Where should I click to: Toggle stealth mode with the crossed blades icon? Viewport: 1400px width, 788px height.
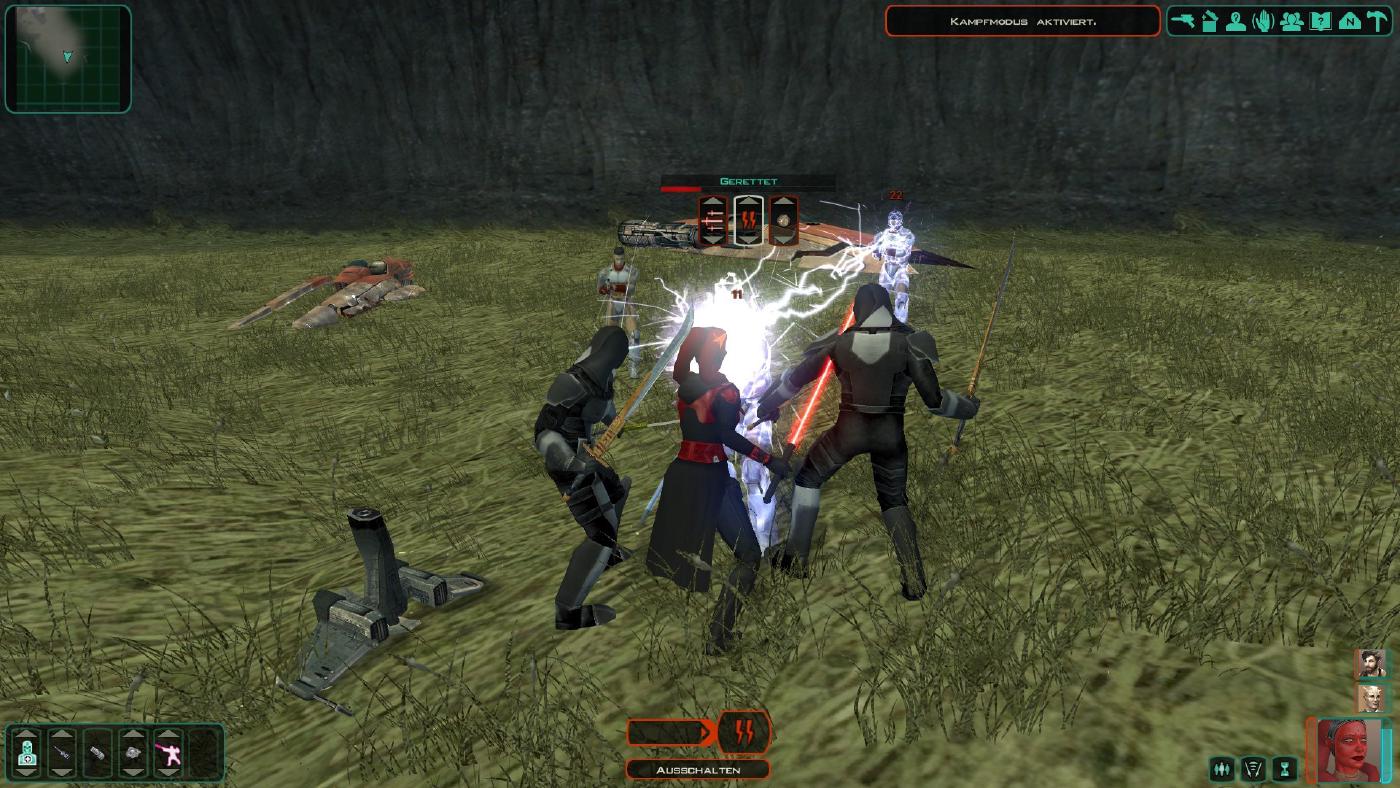[1254, 769]
